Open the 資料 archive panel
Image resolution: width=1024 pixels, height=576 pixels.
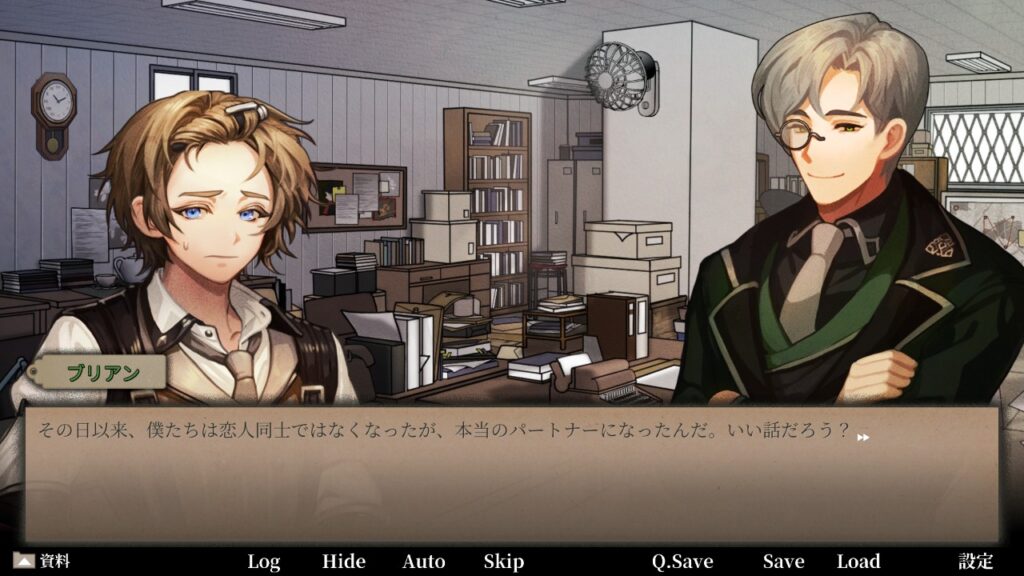42,561
